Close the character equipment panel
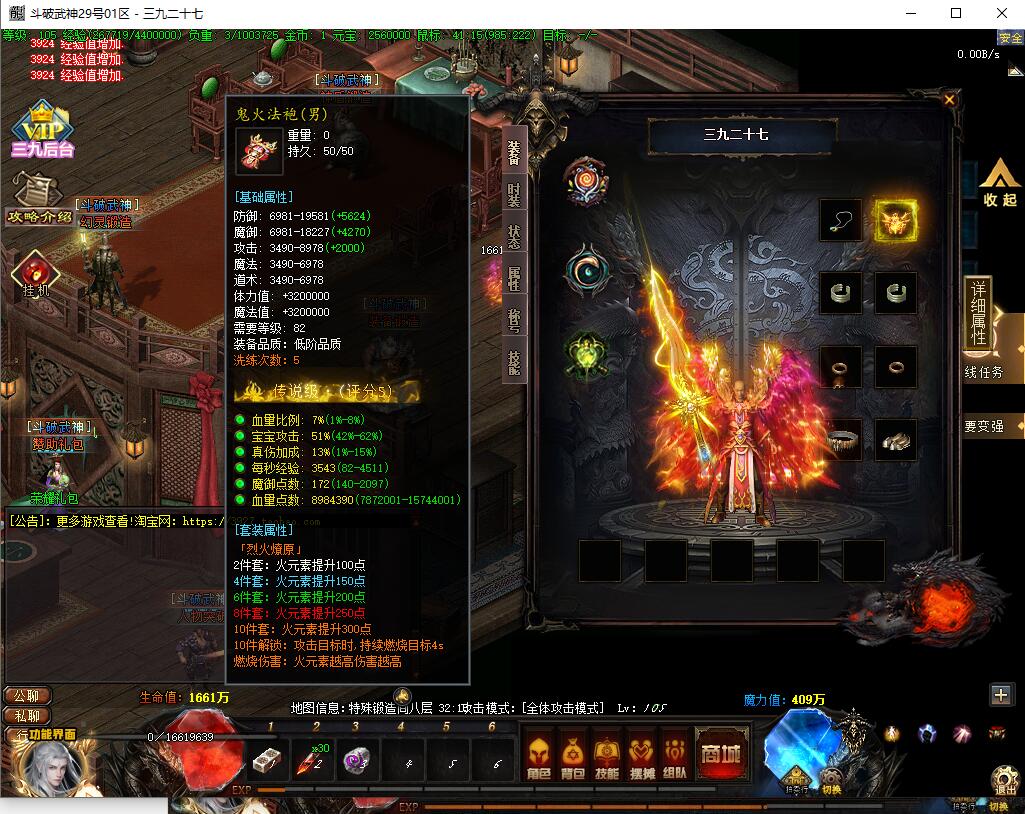 click(x=949, y=99)
